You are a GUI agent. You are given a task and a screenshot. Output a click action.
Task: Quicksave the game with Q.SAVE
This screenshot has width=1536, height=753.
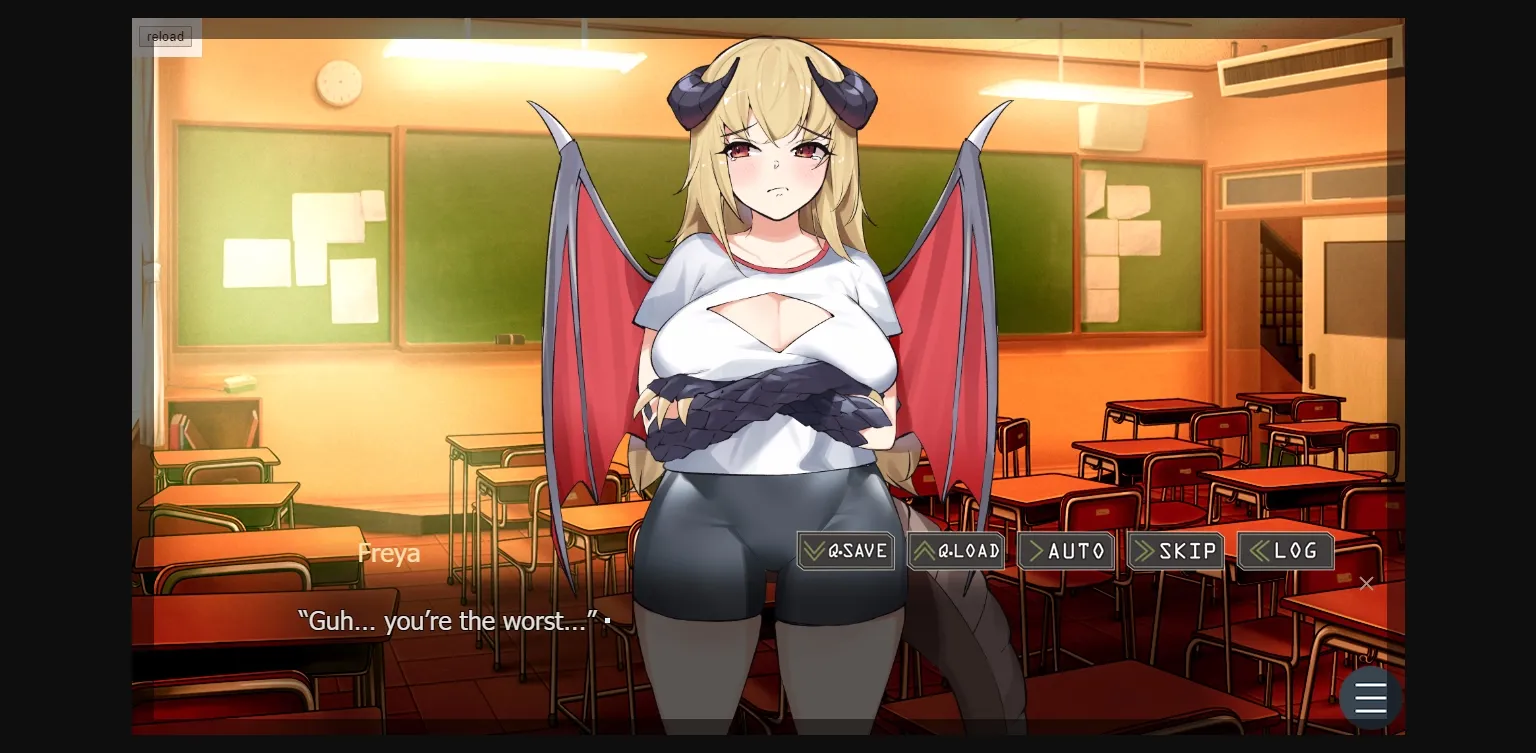[x=846, y=550]
